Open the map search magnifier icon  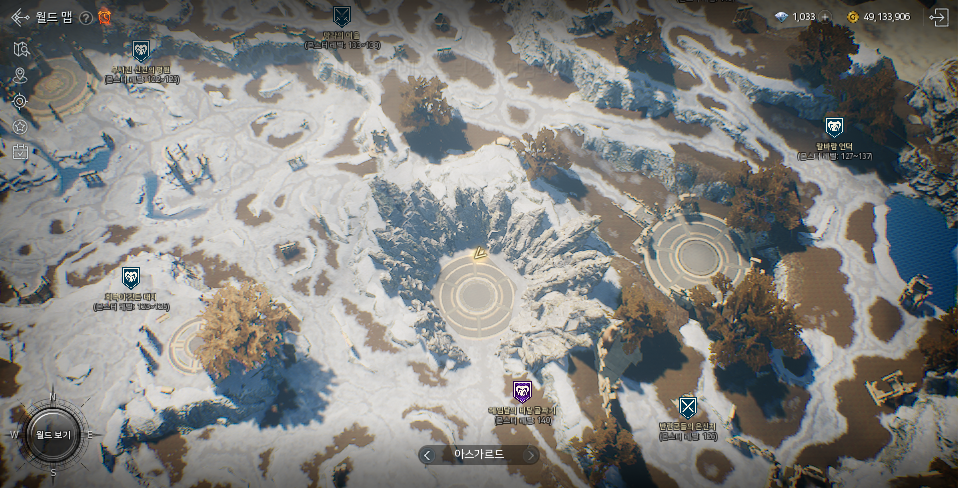point(21,49)
